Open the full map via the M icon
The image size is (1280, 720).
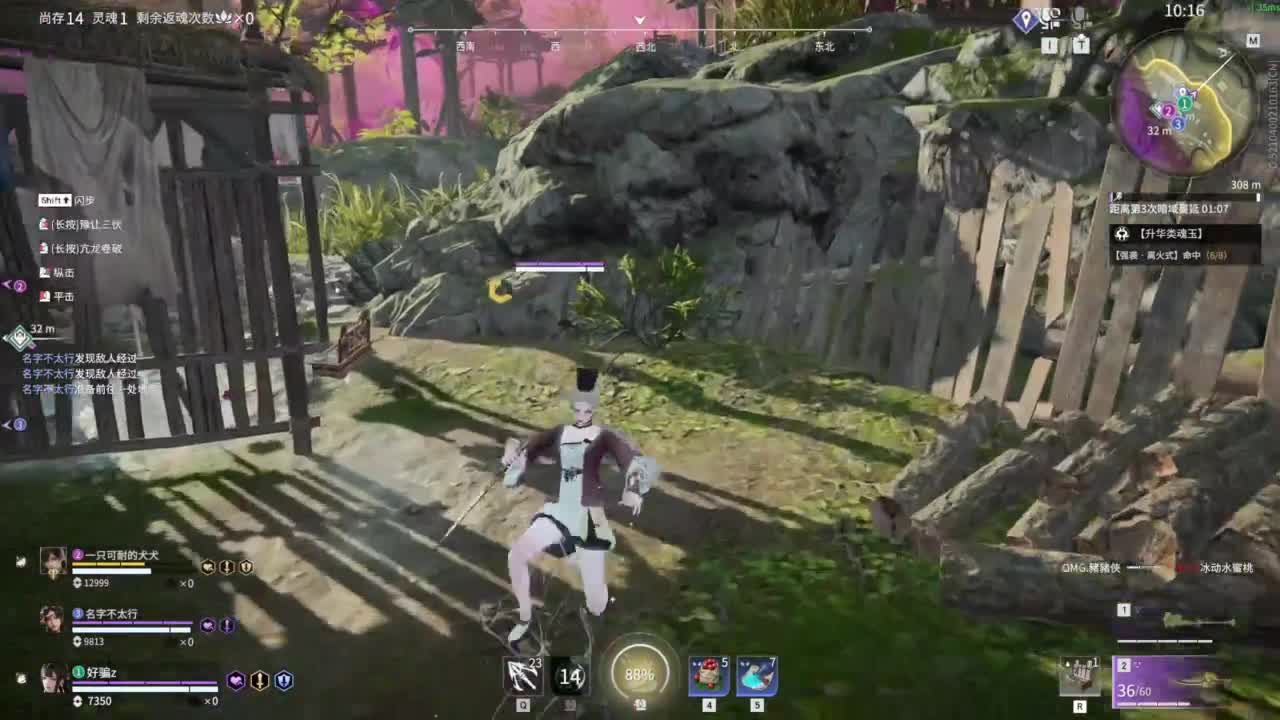pyautogui.click(x=1253, y=41)
